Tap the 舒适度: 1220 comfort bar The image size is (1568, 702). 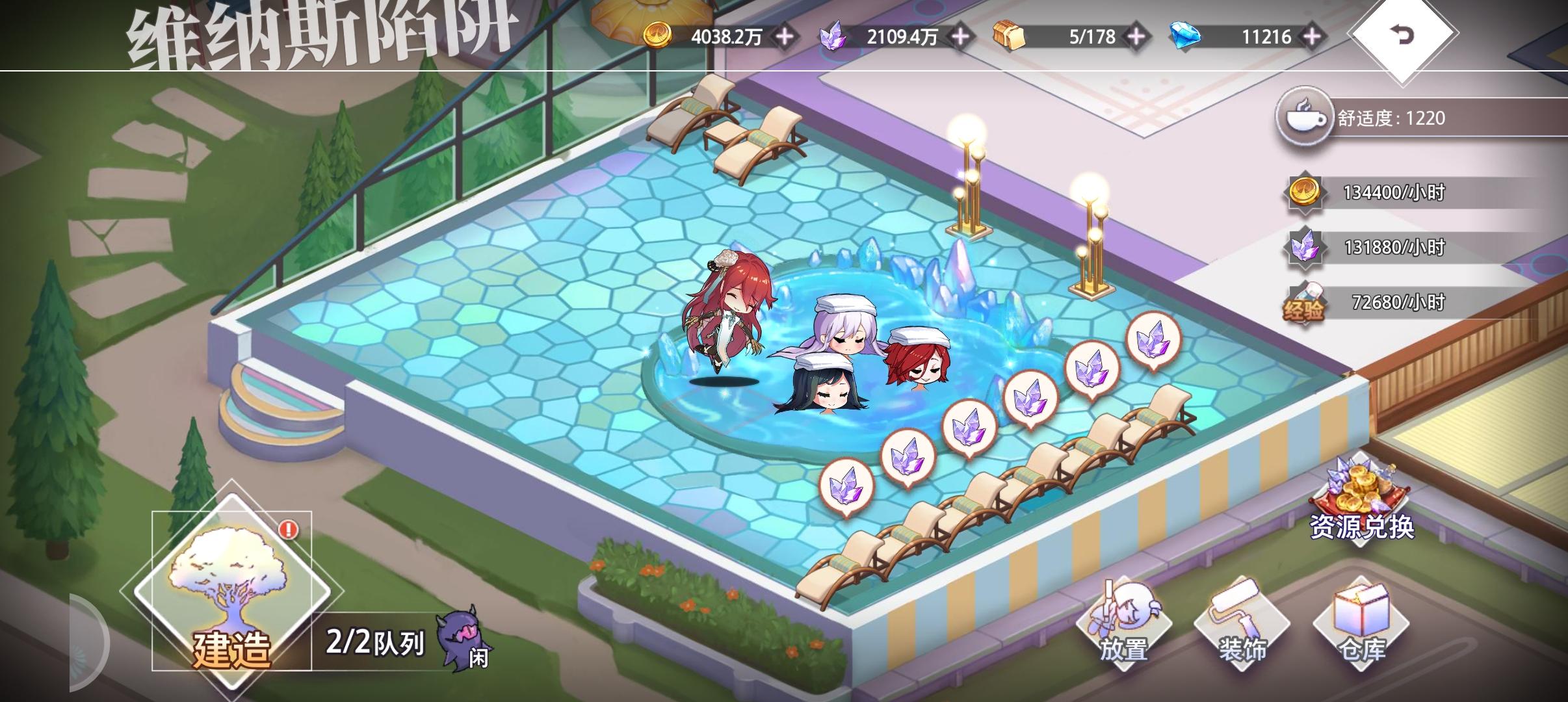point(1417,117)
